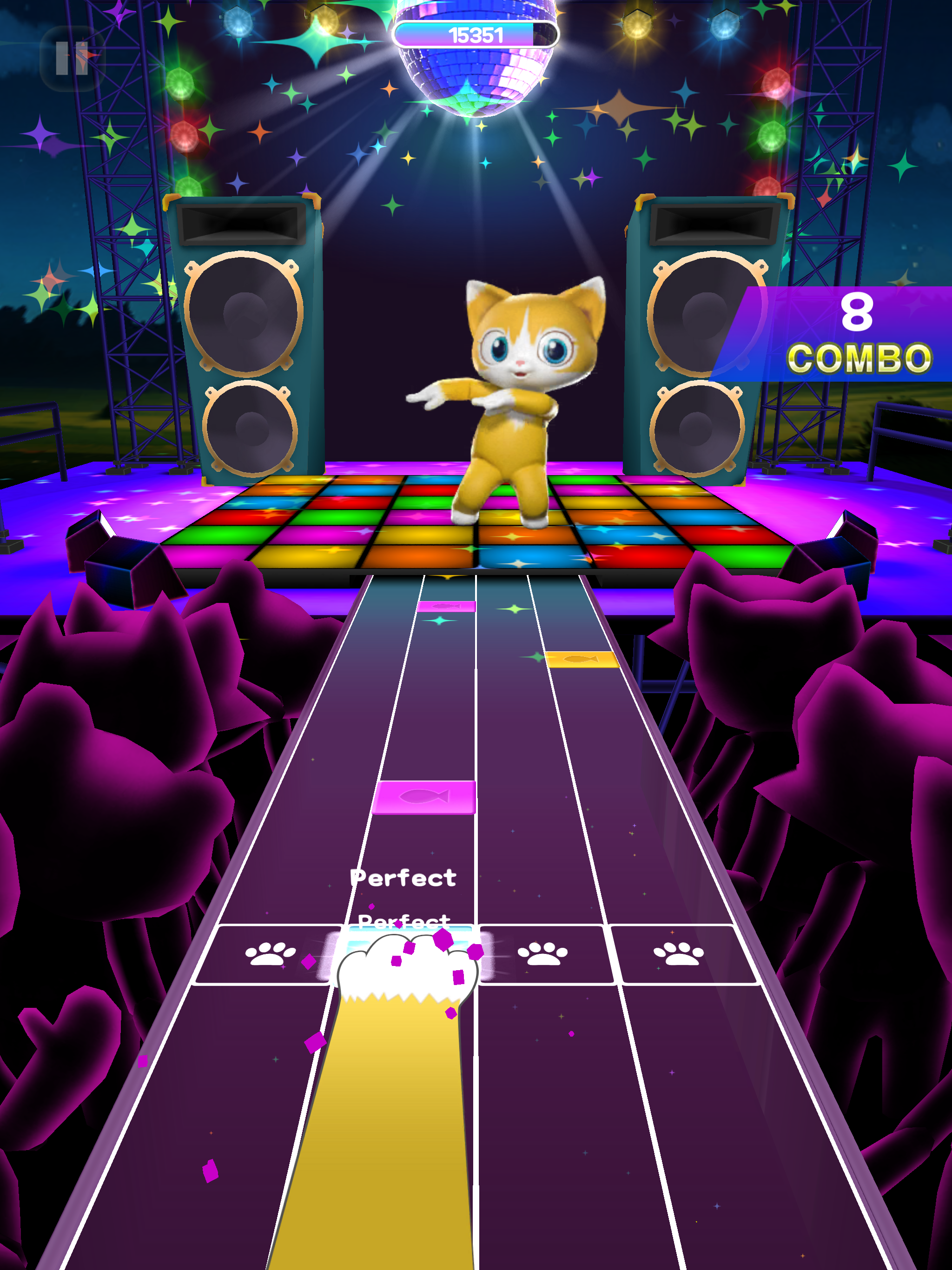This screenshot has width=952, height=1270.
Task: Tap the left speaker stack
Action: (x=244, y=344)
